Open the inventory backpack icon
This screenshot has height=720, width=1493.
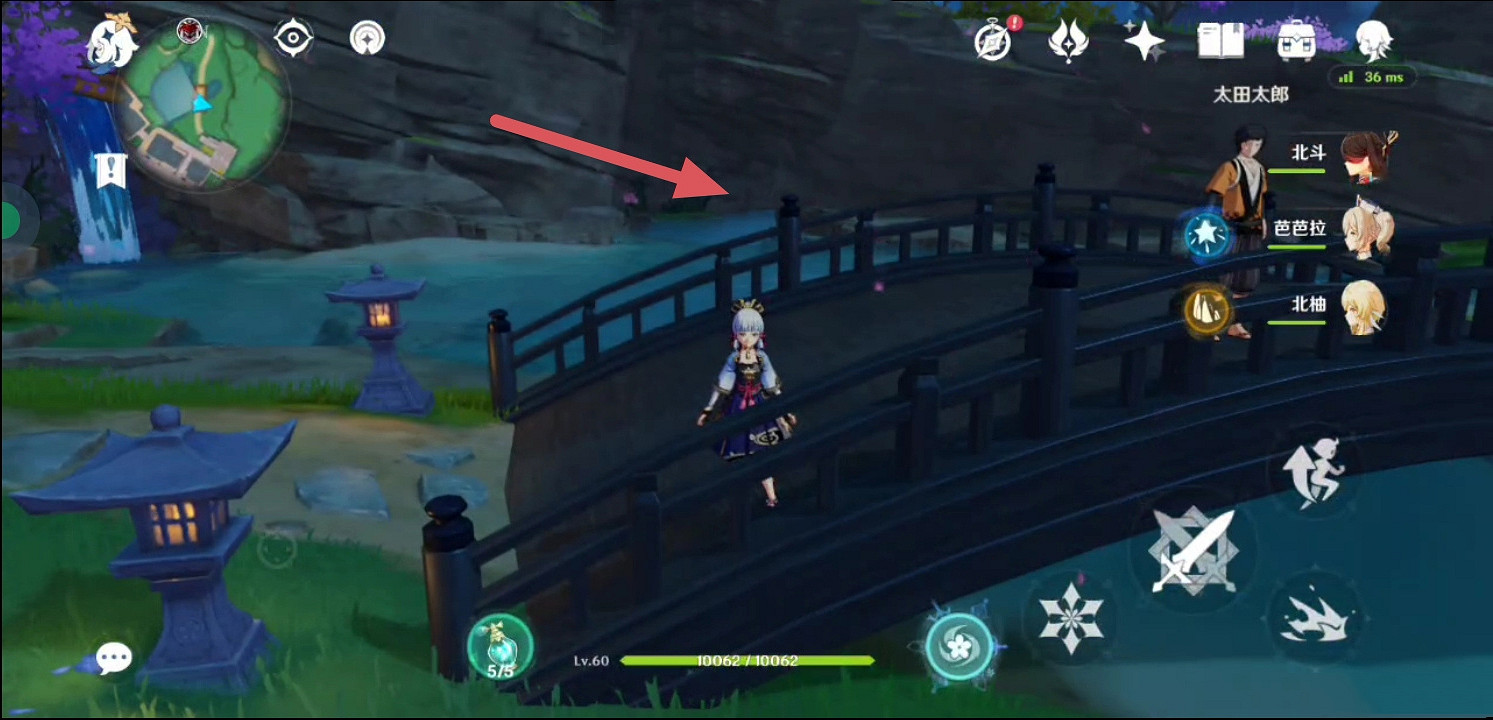1297,40
